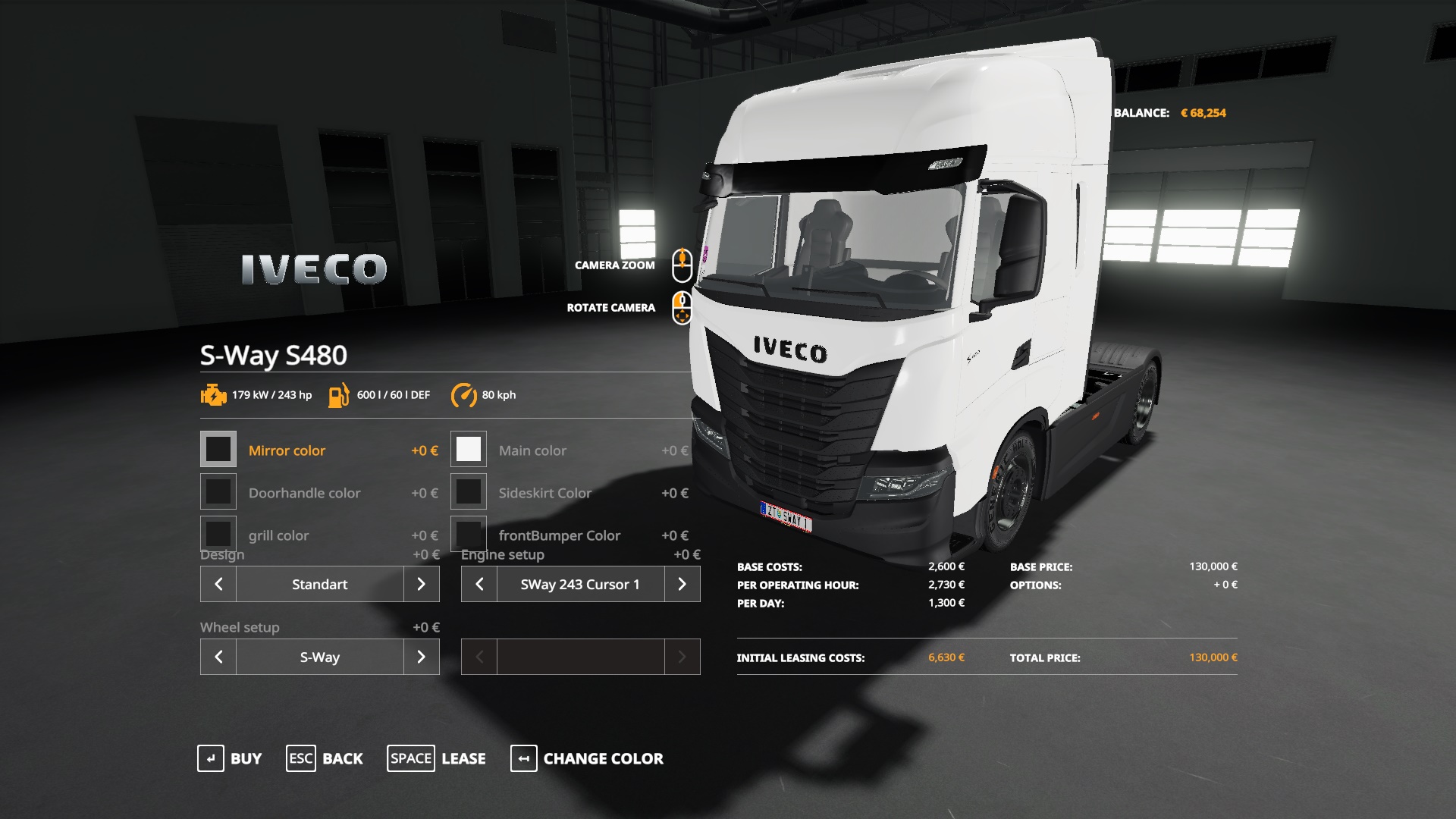
Task: Pick the Doorhandle color swatch
Action: (218, 492)
